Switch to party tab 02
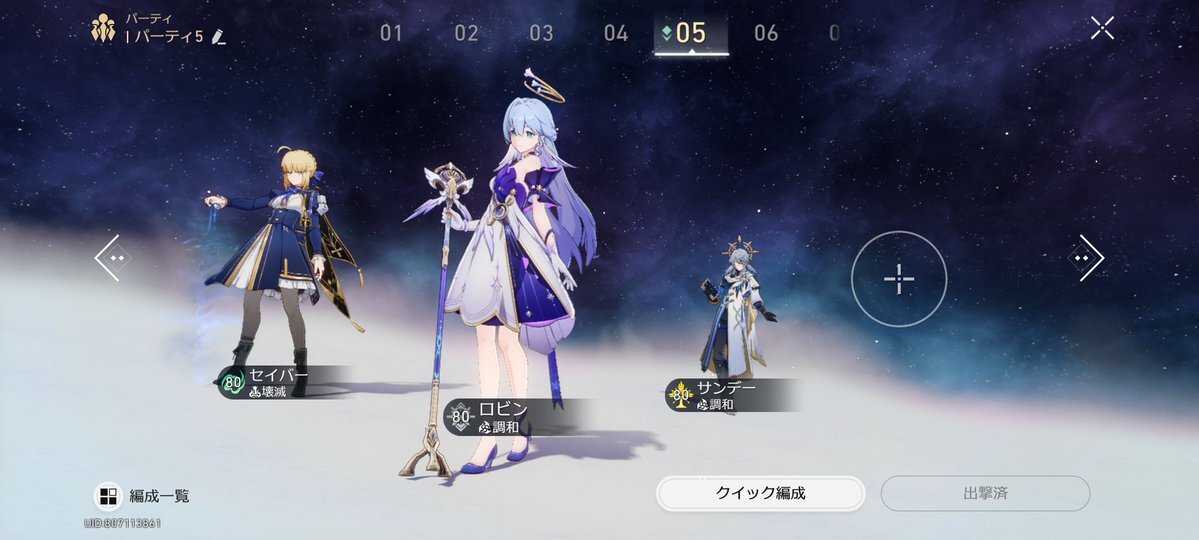1199x540 pixels. [467, 33]
